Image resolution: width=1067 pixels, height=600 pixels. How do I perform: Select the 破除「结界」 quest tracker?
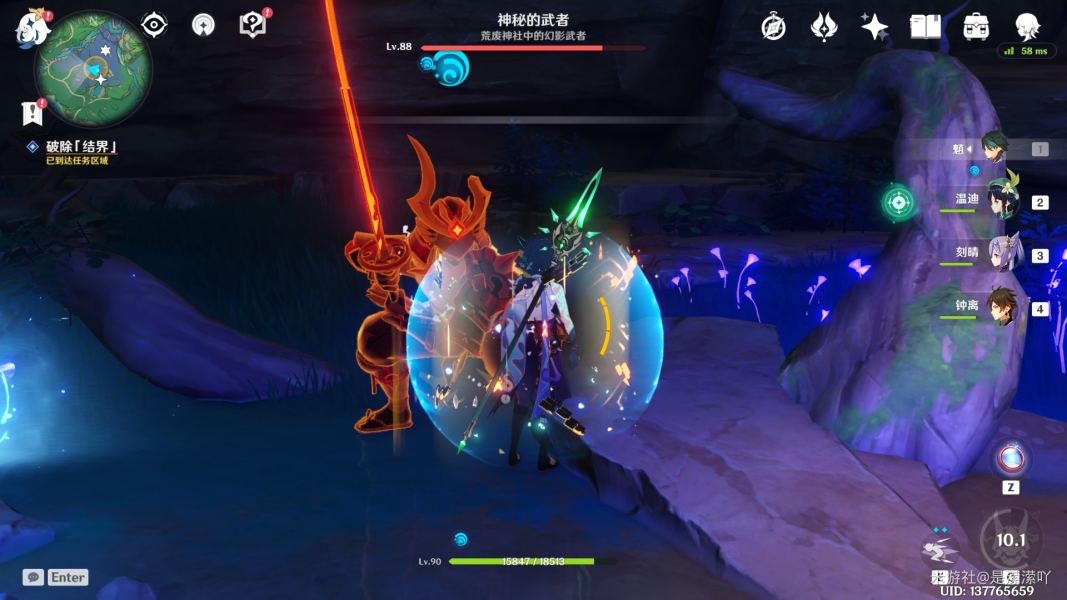[x=80, y=147]
